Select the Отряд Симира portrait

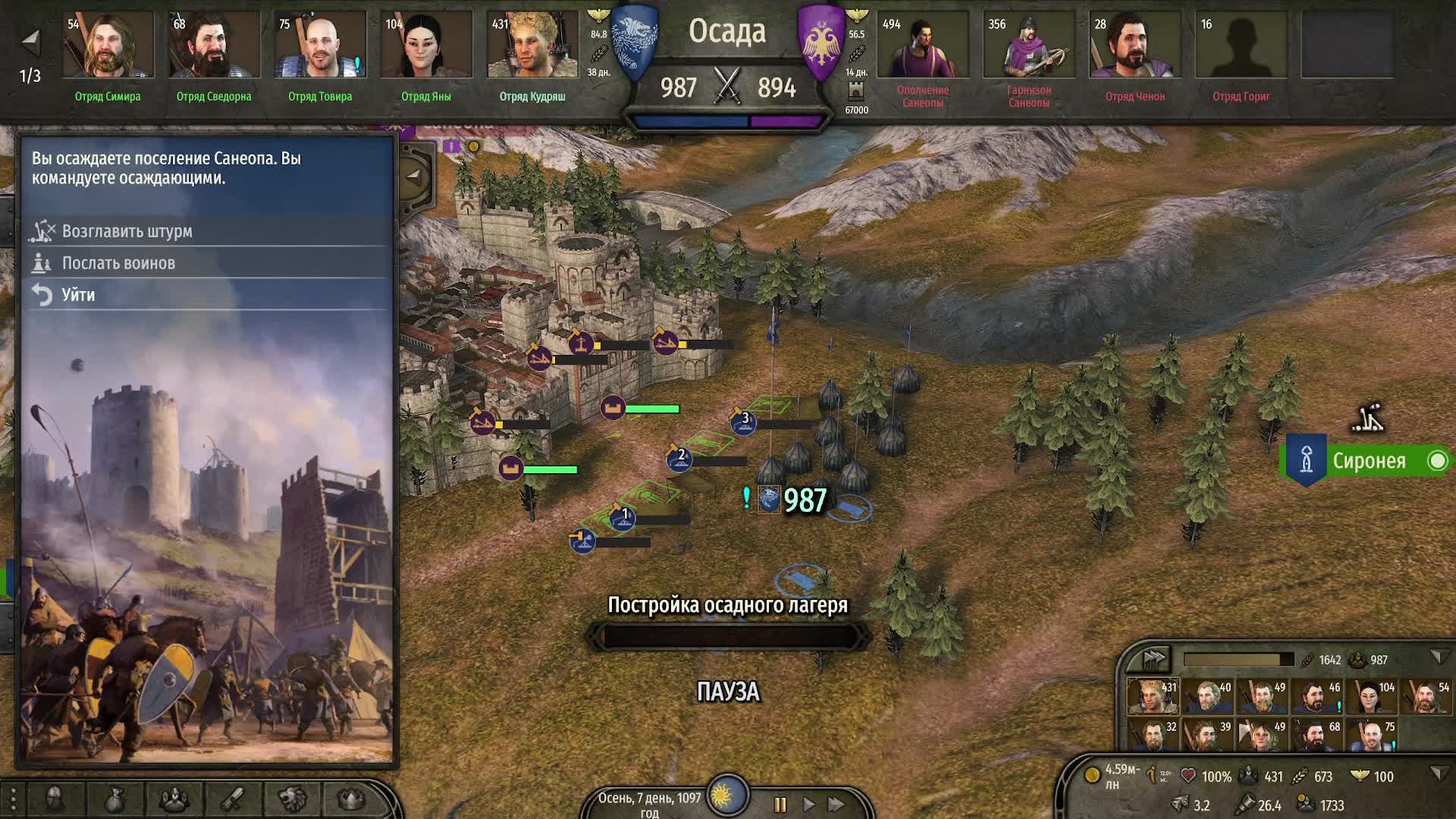pyautogui.click(x=108, y=45)
